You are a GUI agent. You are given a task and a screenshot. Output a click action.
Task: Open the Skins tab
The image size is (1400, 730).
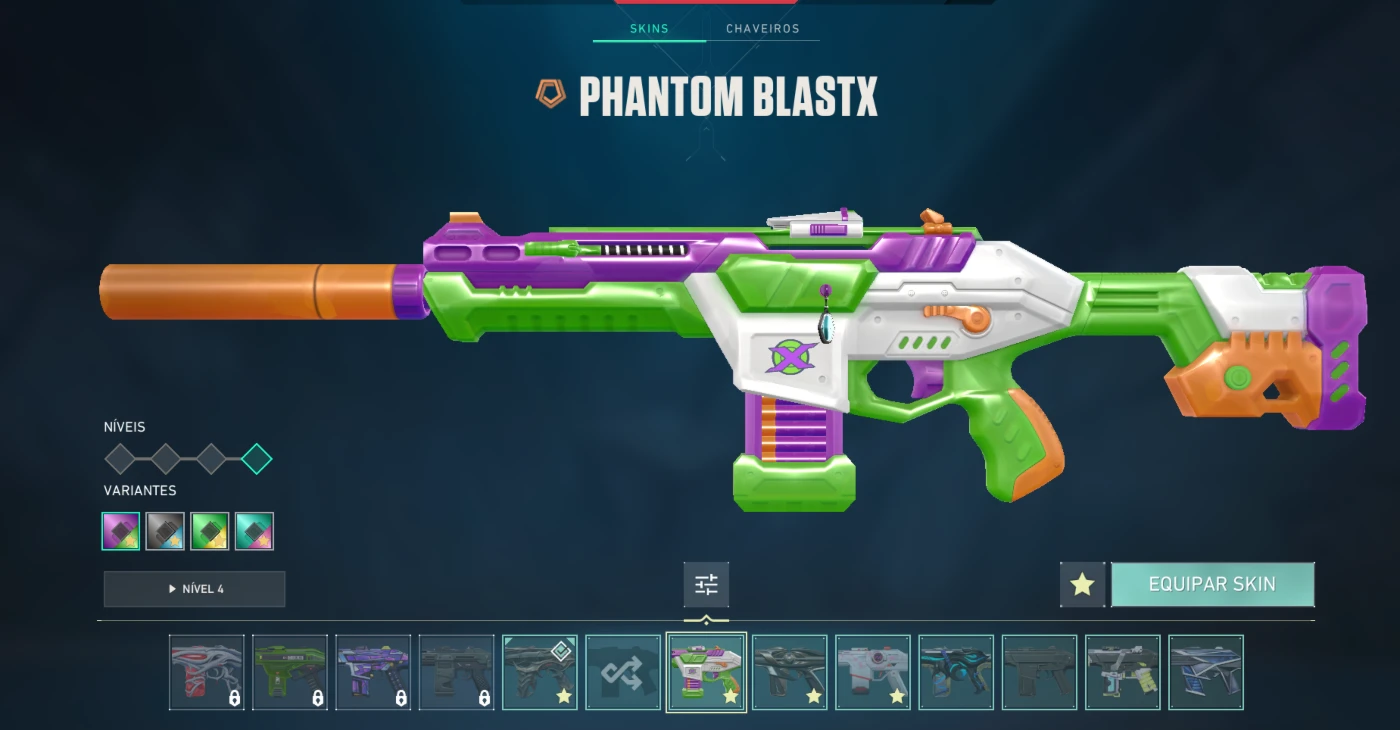click(649, 29)
